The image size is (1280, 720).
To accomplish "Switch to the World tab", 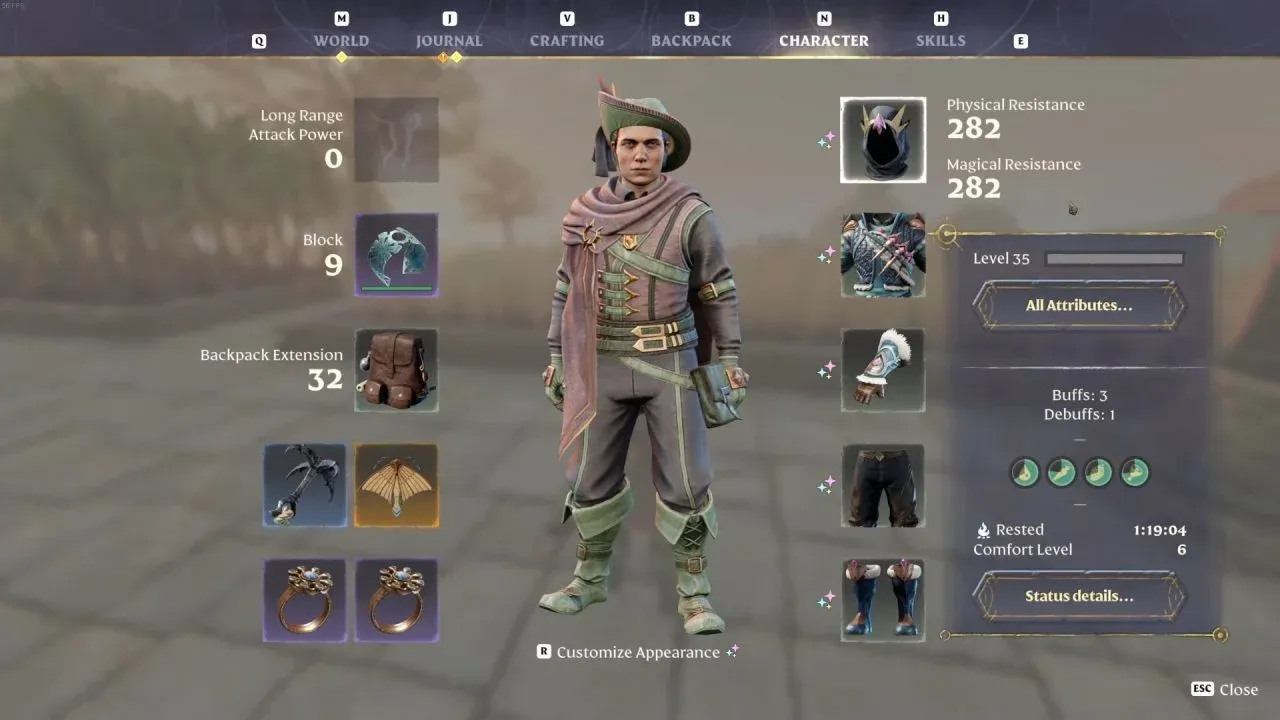I will coord(341,41).
